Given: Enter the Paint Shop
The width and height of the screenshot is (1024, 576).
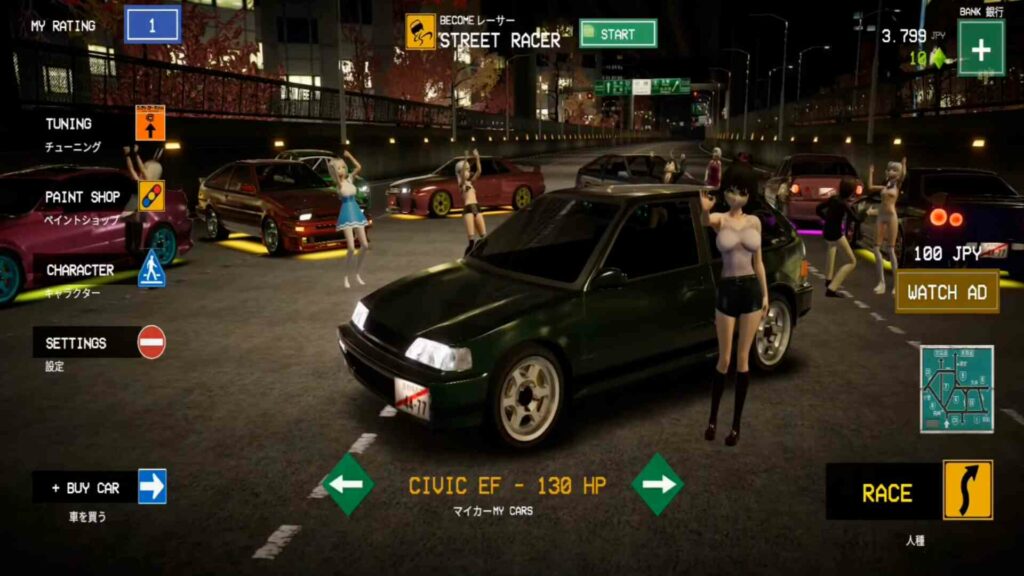Looking at the screenshot, I should (x=151, y=196).
